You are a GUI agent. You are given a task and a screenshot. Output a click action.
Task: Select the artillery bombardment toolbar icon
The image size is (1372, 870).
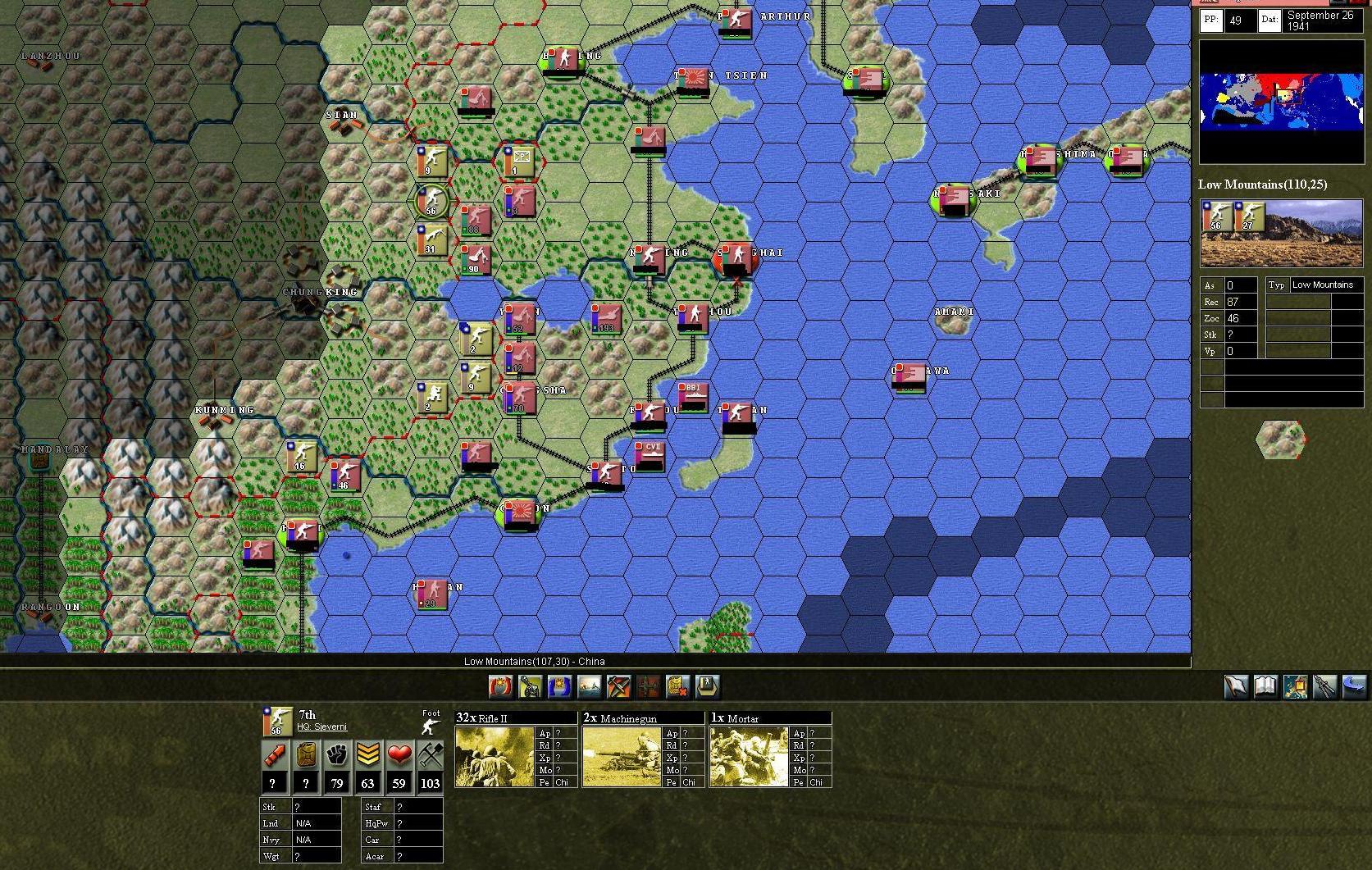pyautogui.click(x=530, y=687)
